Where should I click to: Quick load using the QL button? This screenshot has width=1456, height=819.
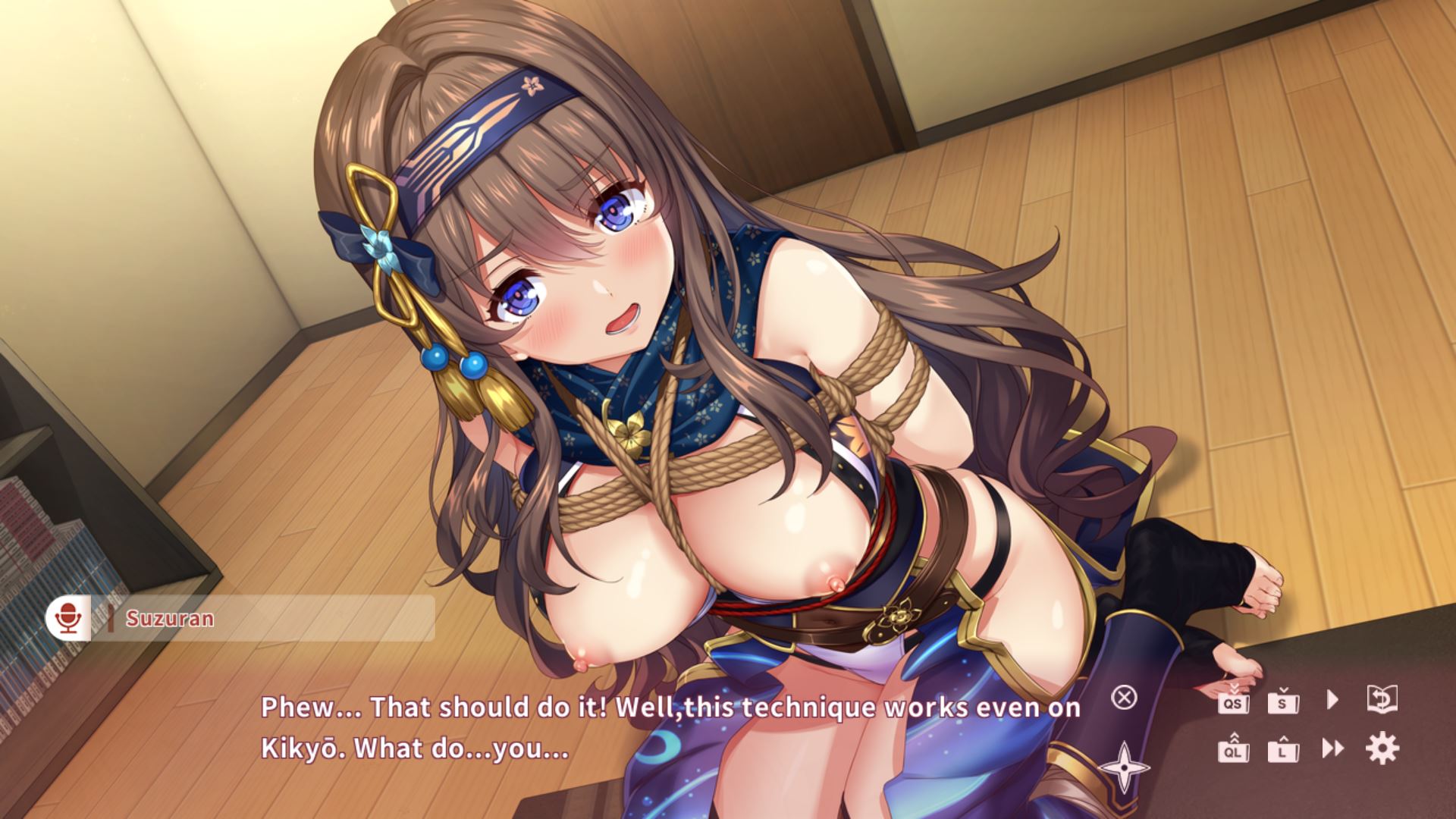pos(1234,750)
